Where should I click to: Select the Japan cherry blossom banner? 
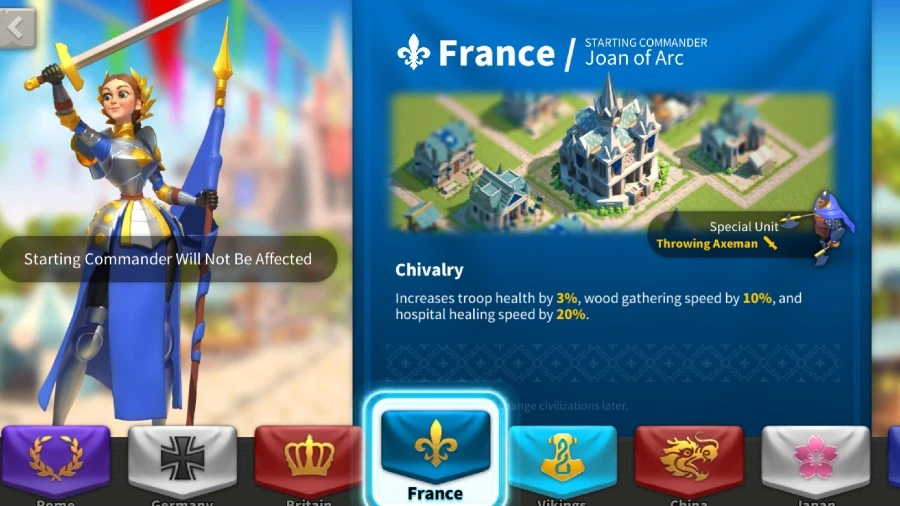click(x=815, y=458)
